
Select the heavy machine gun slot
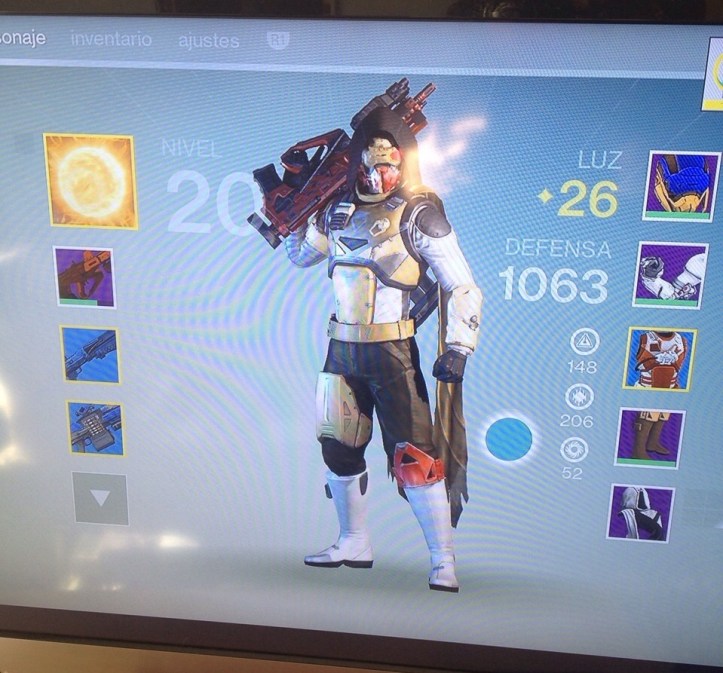pos(95,428)
